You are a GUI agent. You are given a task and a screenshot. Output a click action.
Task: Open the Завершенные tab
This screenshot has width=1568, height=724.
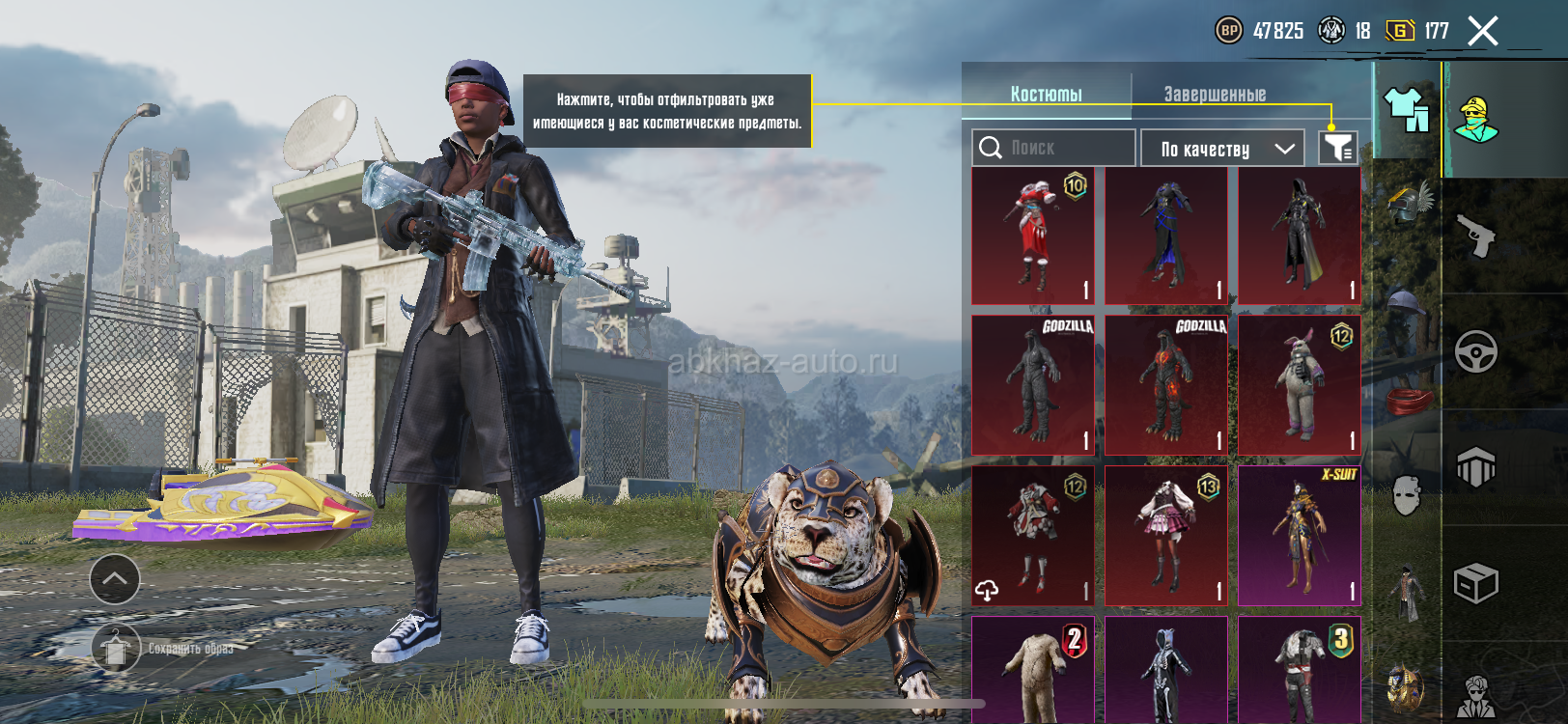click(1215, 94)
